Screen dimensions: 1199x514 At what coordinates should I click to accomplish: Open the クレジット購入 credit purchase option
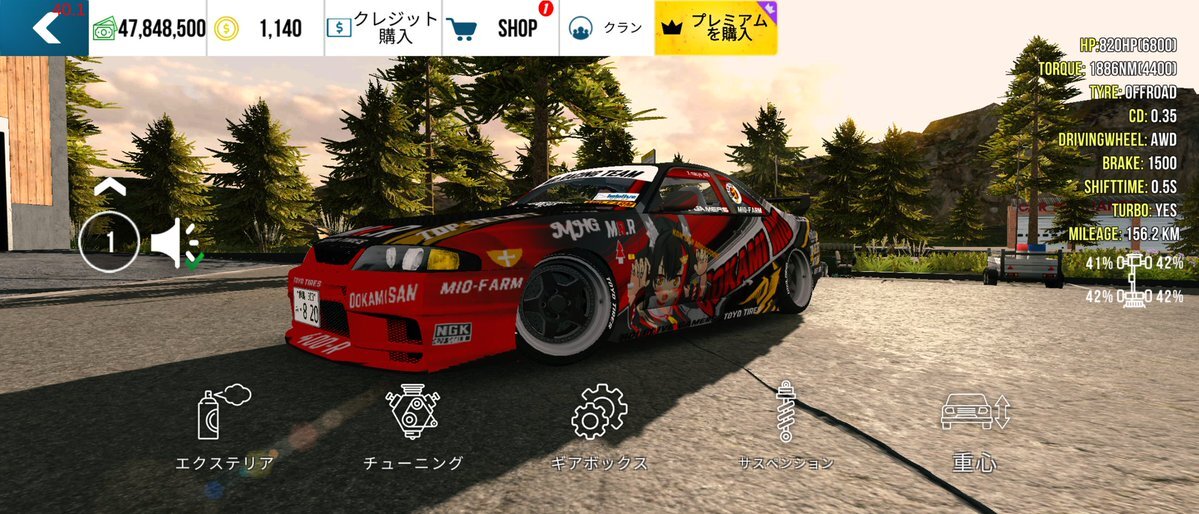382,28
